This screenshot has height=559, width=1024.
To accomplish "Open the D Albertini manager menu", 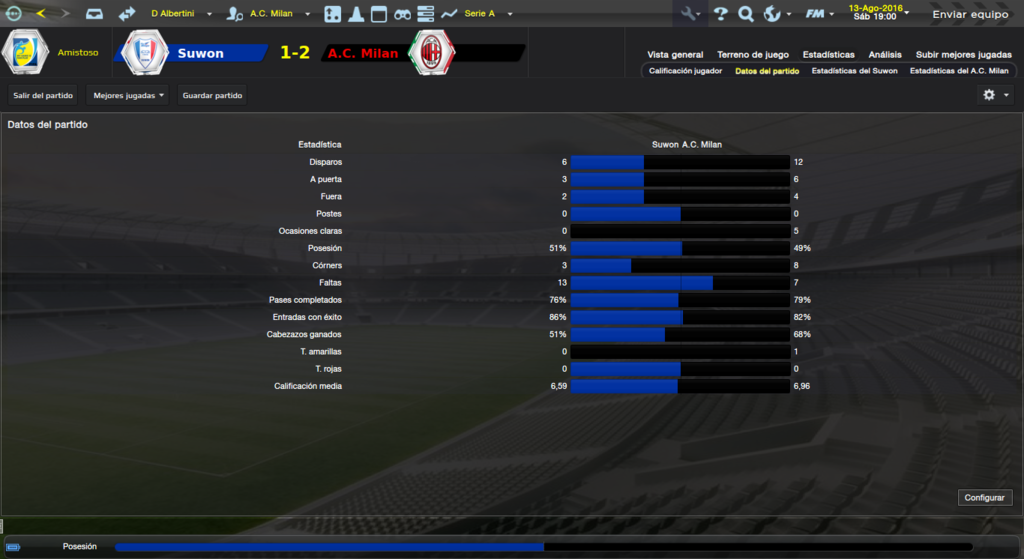I will point(181,14).
